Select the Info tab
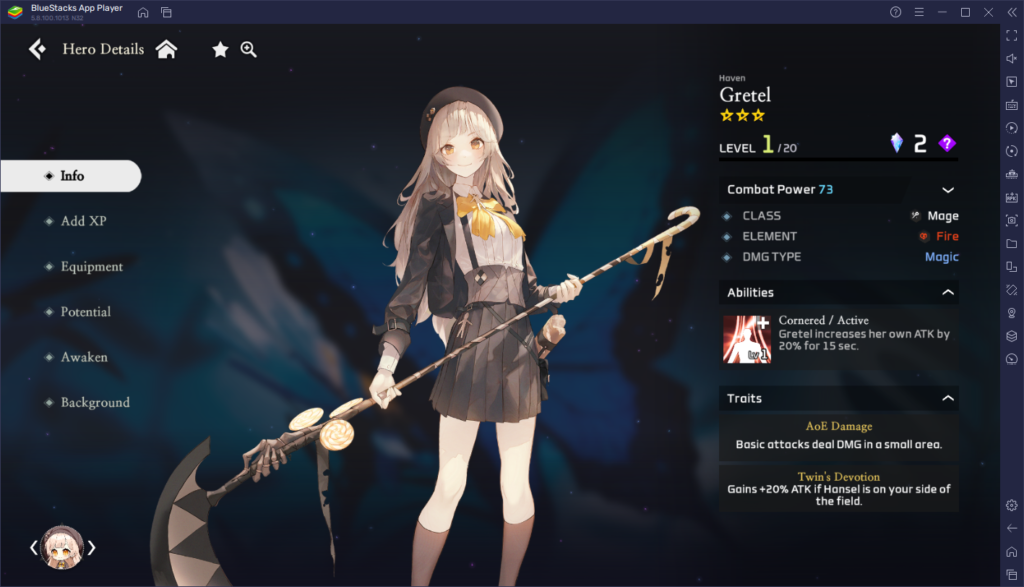 (71, 176)
